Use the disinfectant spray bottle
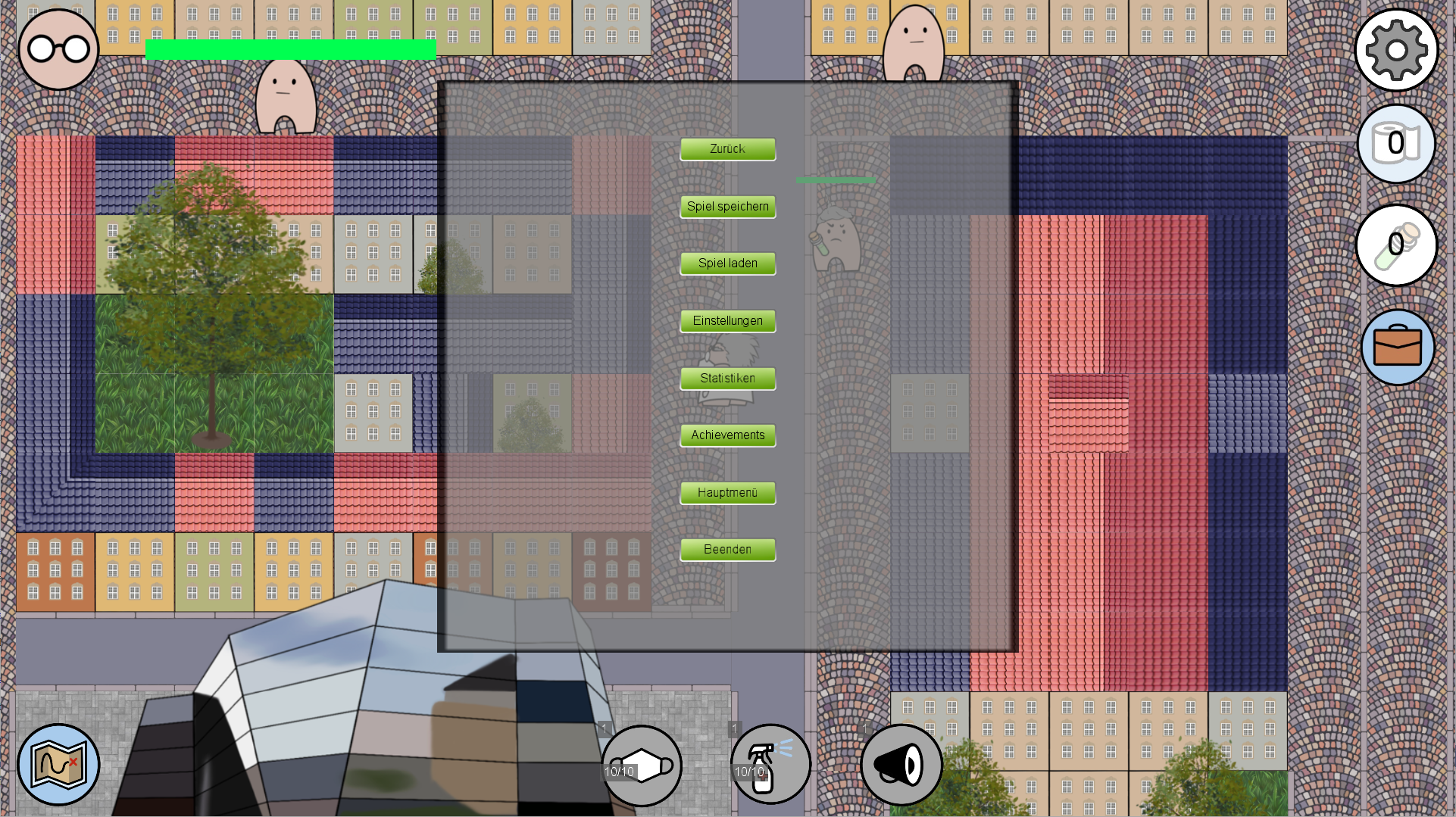The height and width of the screenshot is (817, 1456). pyautogui.click(x=770, y=764)
